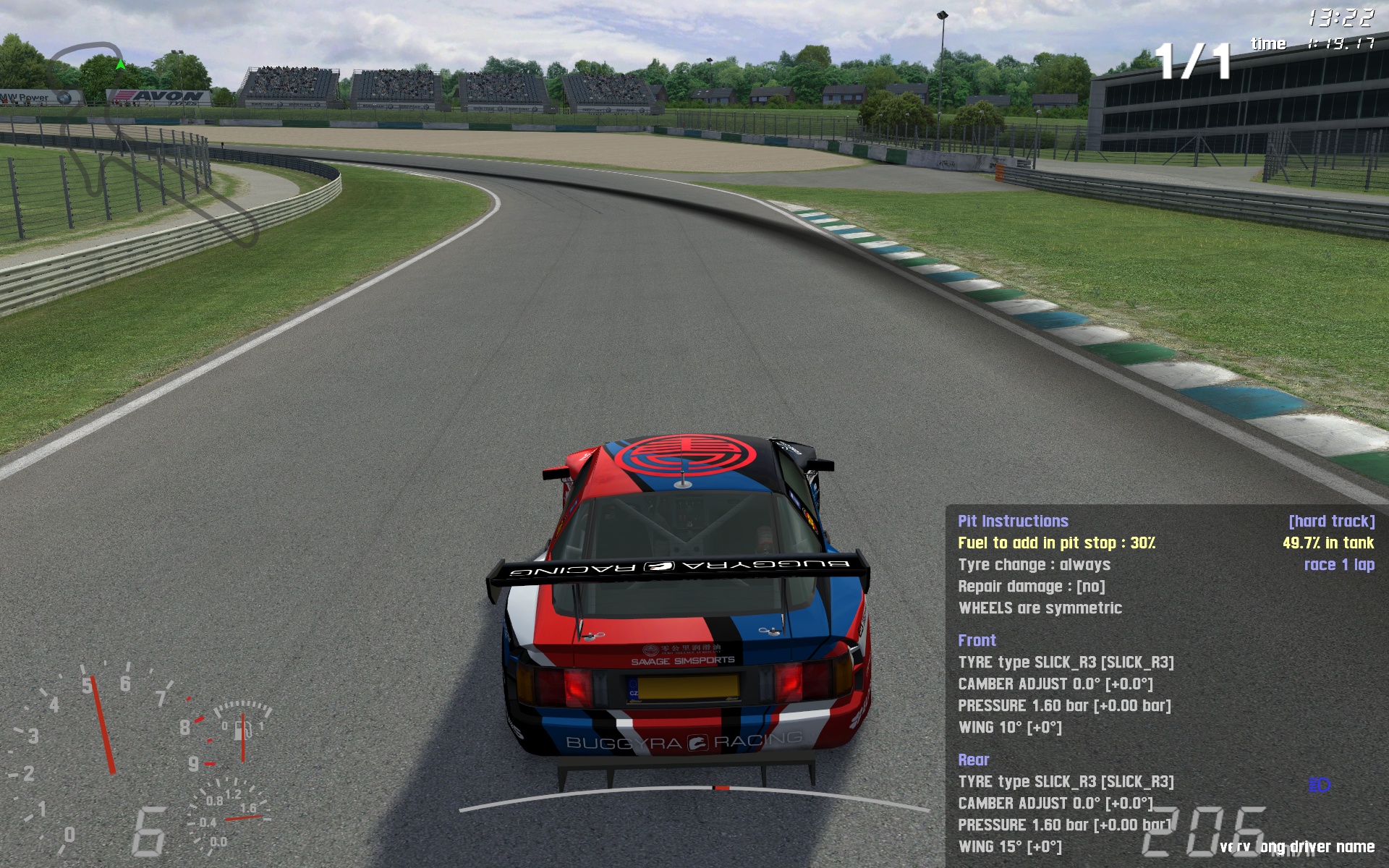This screenshot has height=868, width=1389.
Task: Select the Fuel to add in pit stop row
Action: (1056, 543)
